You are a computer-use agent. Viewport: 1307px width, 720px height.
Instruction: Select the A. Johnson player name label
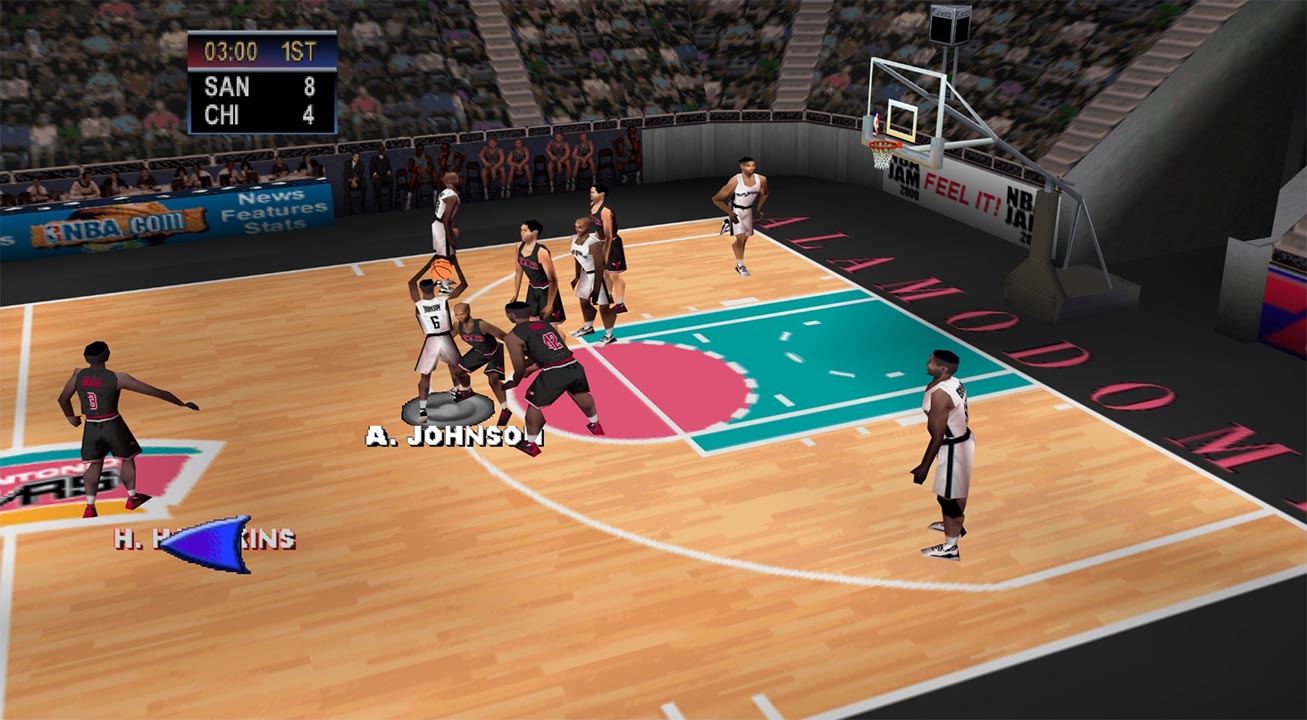(453, 436)
